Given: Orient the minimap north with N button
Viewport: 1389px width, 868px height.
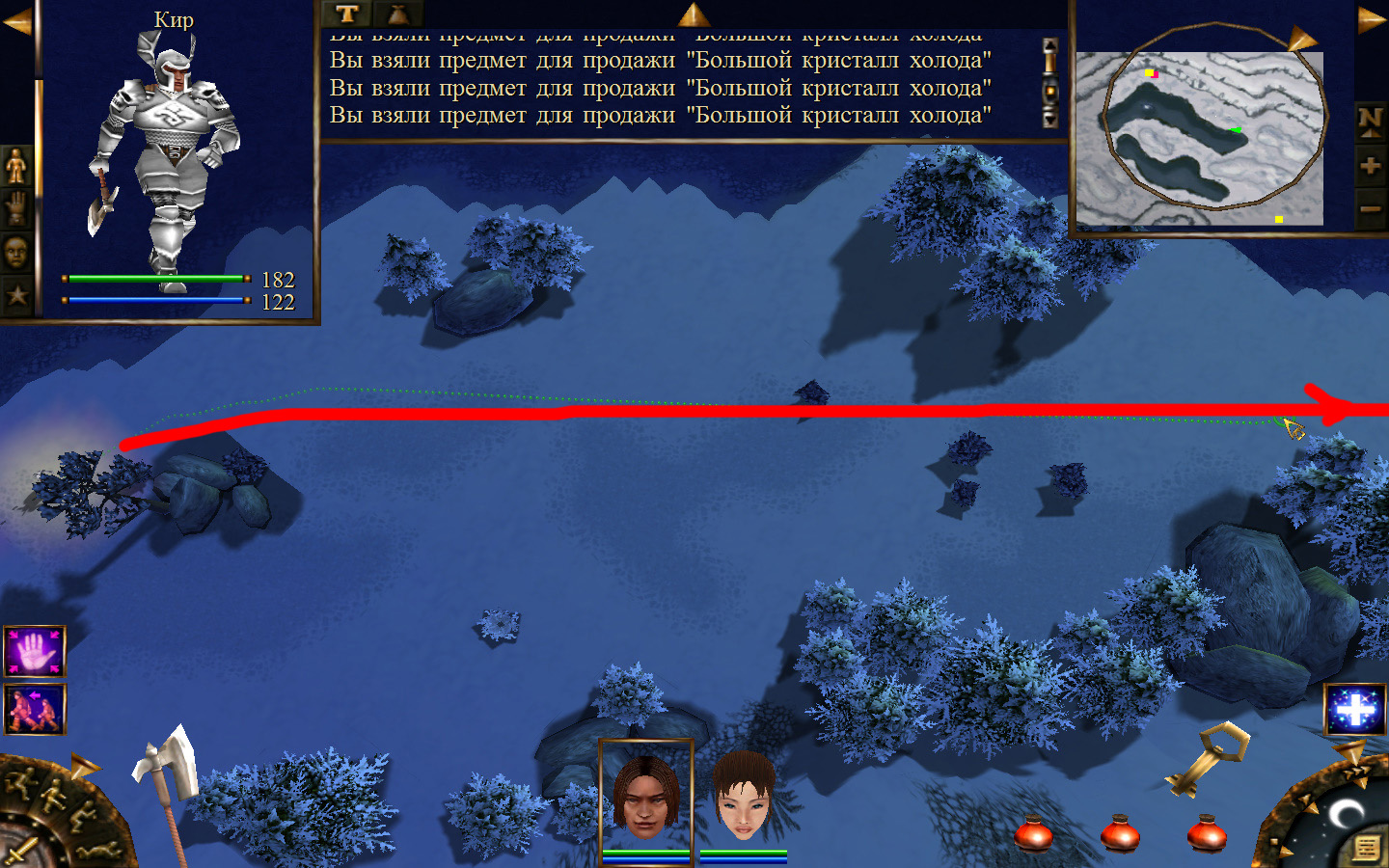Looking at the screenshot, I should point(1370,121).
